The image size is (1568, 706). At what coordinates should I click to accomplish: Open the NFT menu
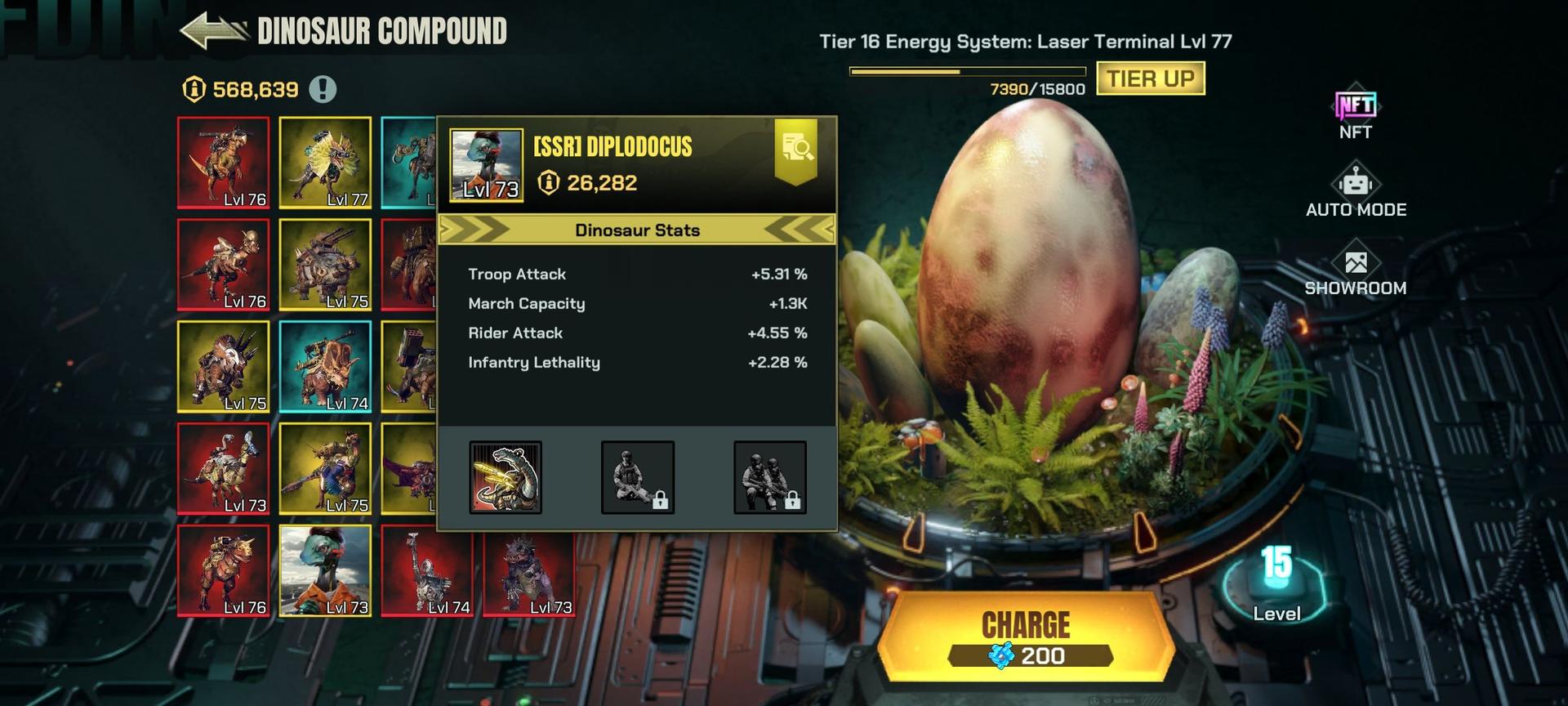[1355, 113]
